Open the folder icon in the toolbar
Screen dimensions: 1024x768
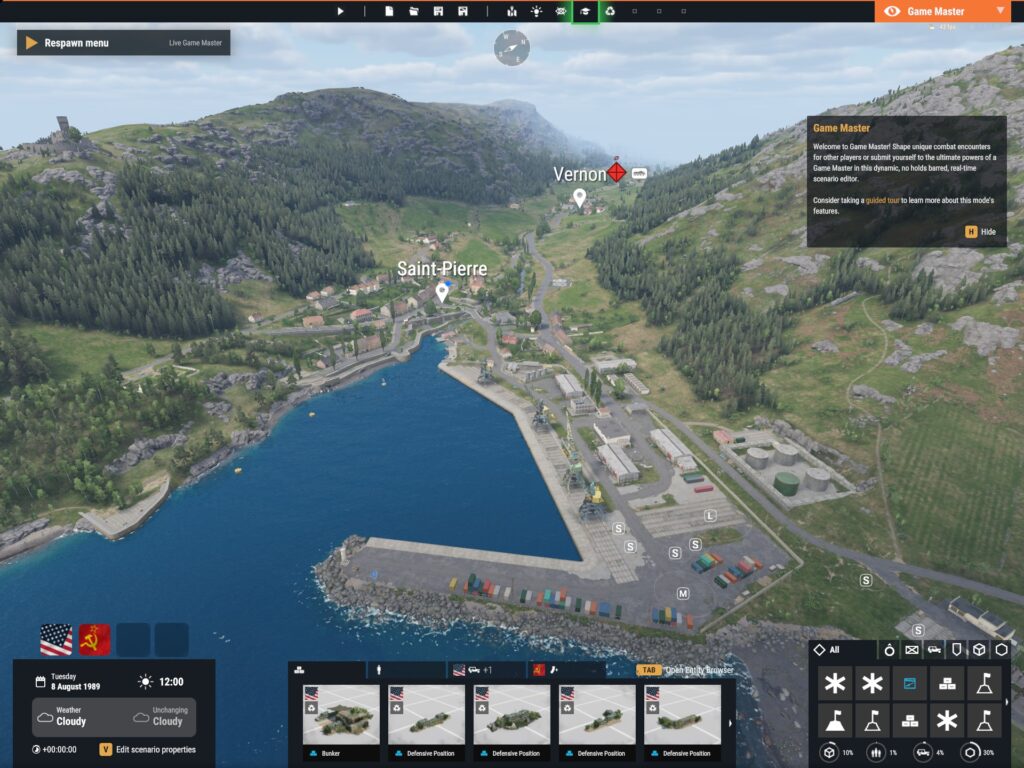[414, 11]
